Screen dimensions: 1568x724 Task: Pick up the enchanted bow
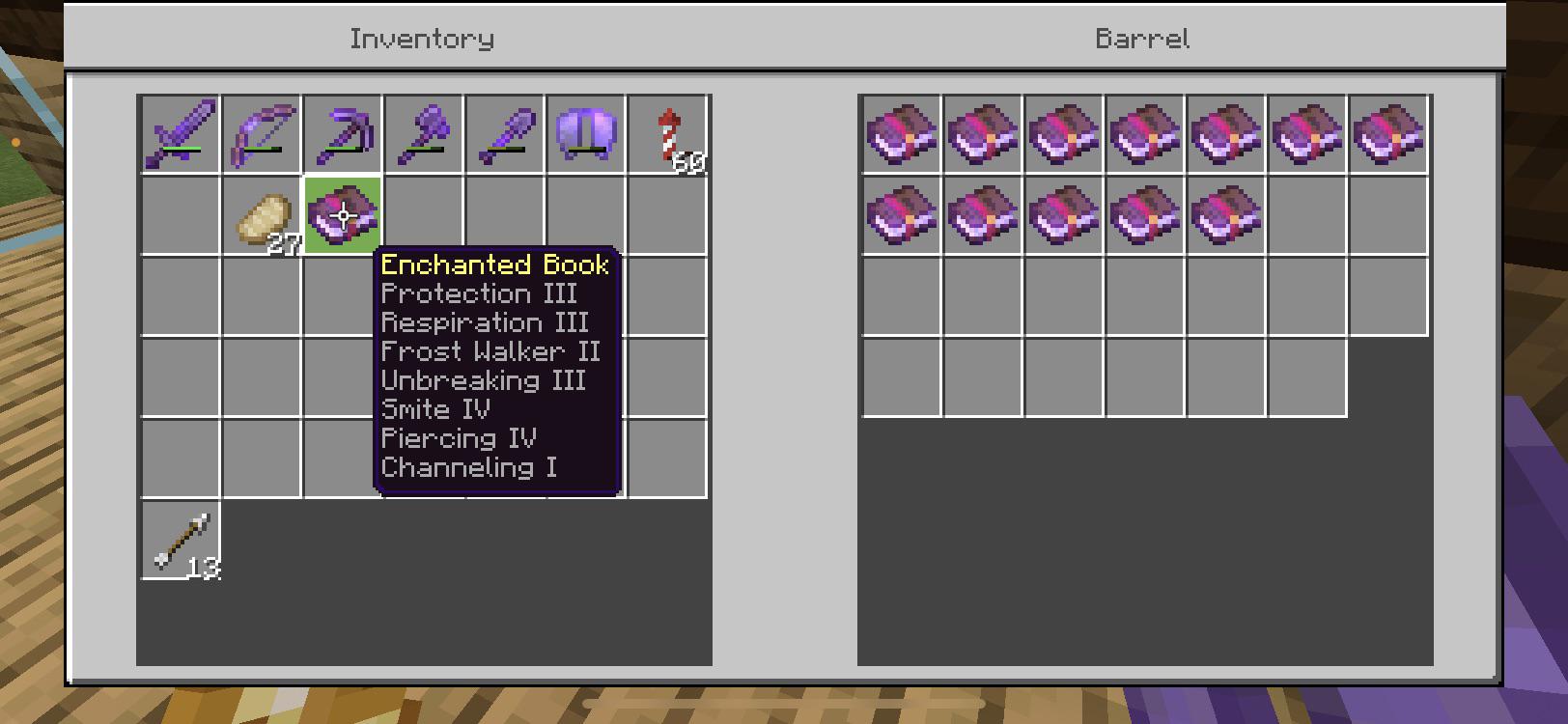coord(262,132)
